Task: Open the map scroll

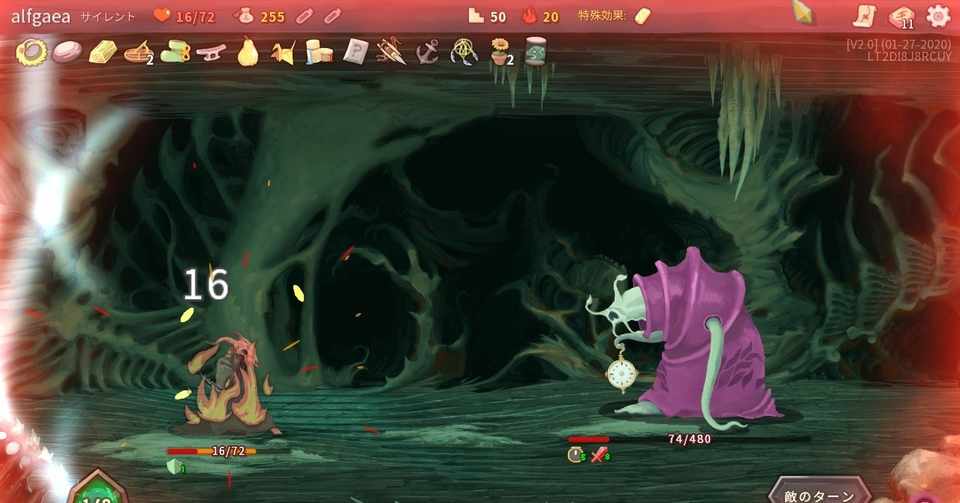Action: (864, 15)
